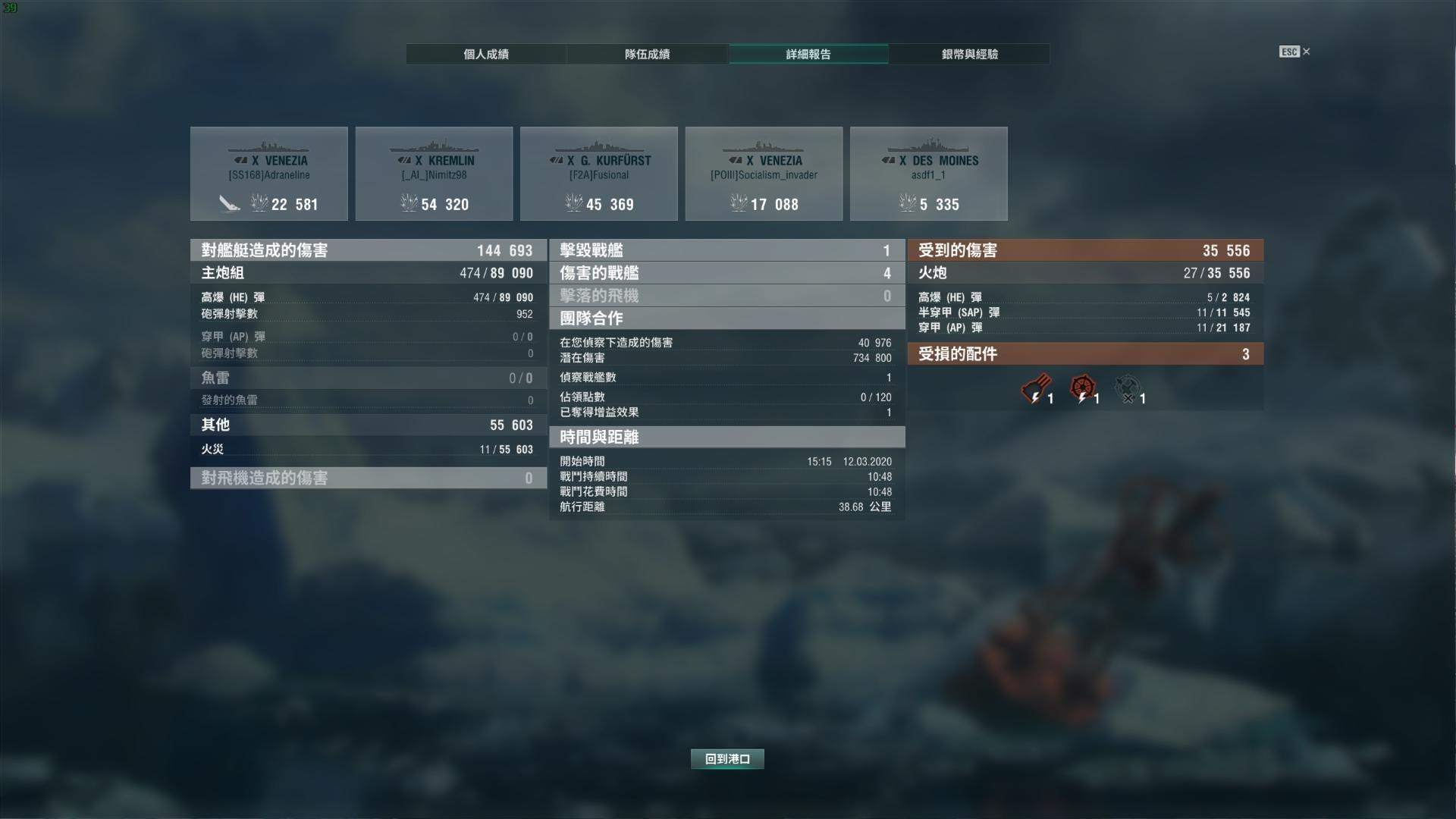This screenshot has height=819, width=1456.
Task: Click the 回到港口 button
Action: pos(726,758)
